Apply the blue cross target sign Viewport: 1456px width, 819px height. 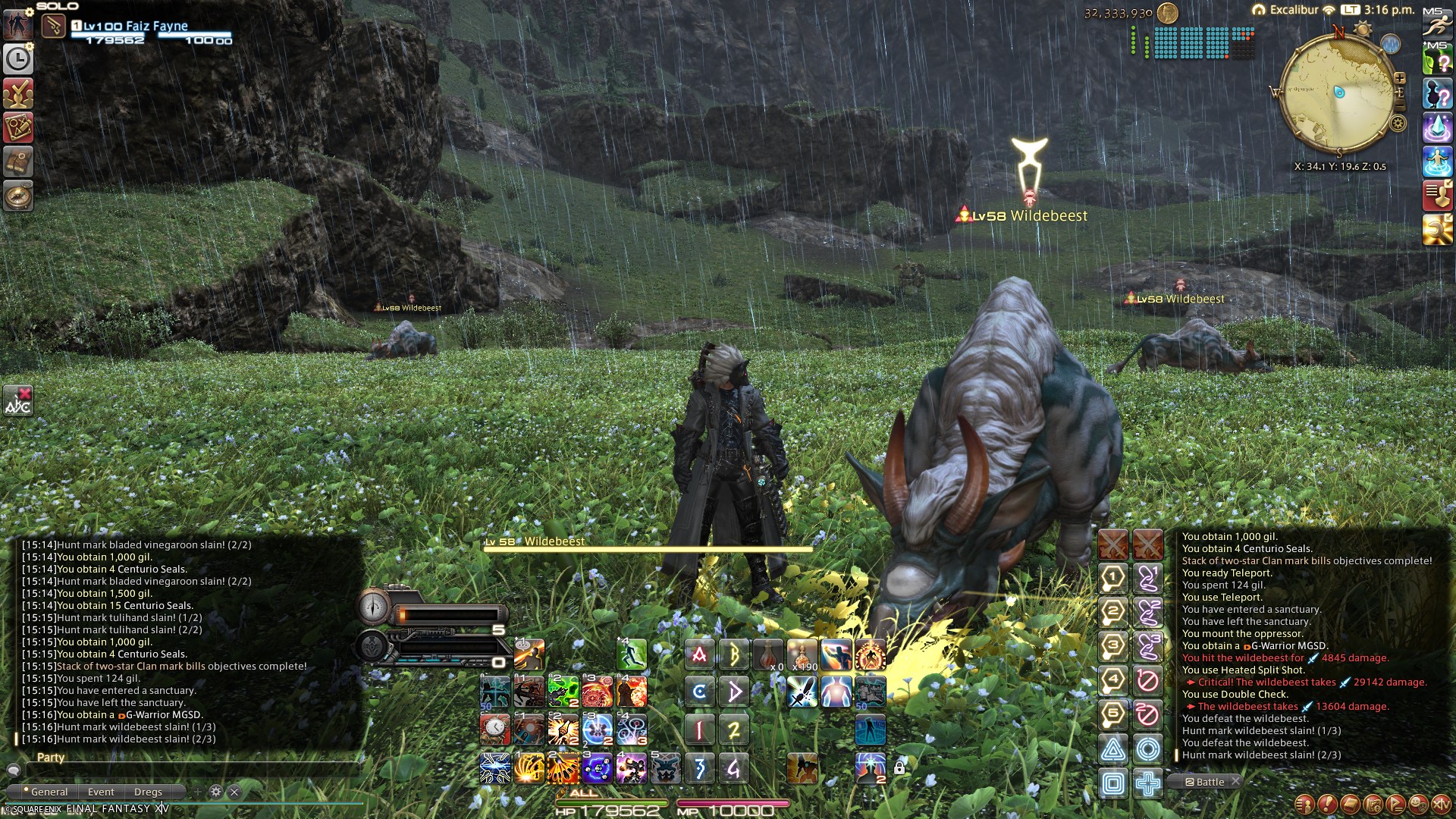[x=1147, y=783]
